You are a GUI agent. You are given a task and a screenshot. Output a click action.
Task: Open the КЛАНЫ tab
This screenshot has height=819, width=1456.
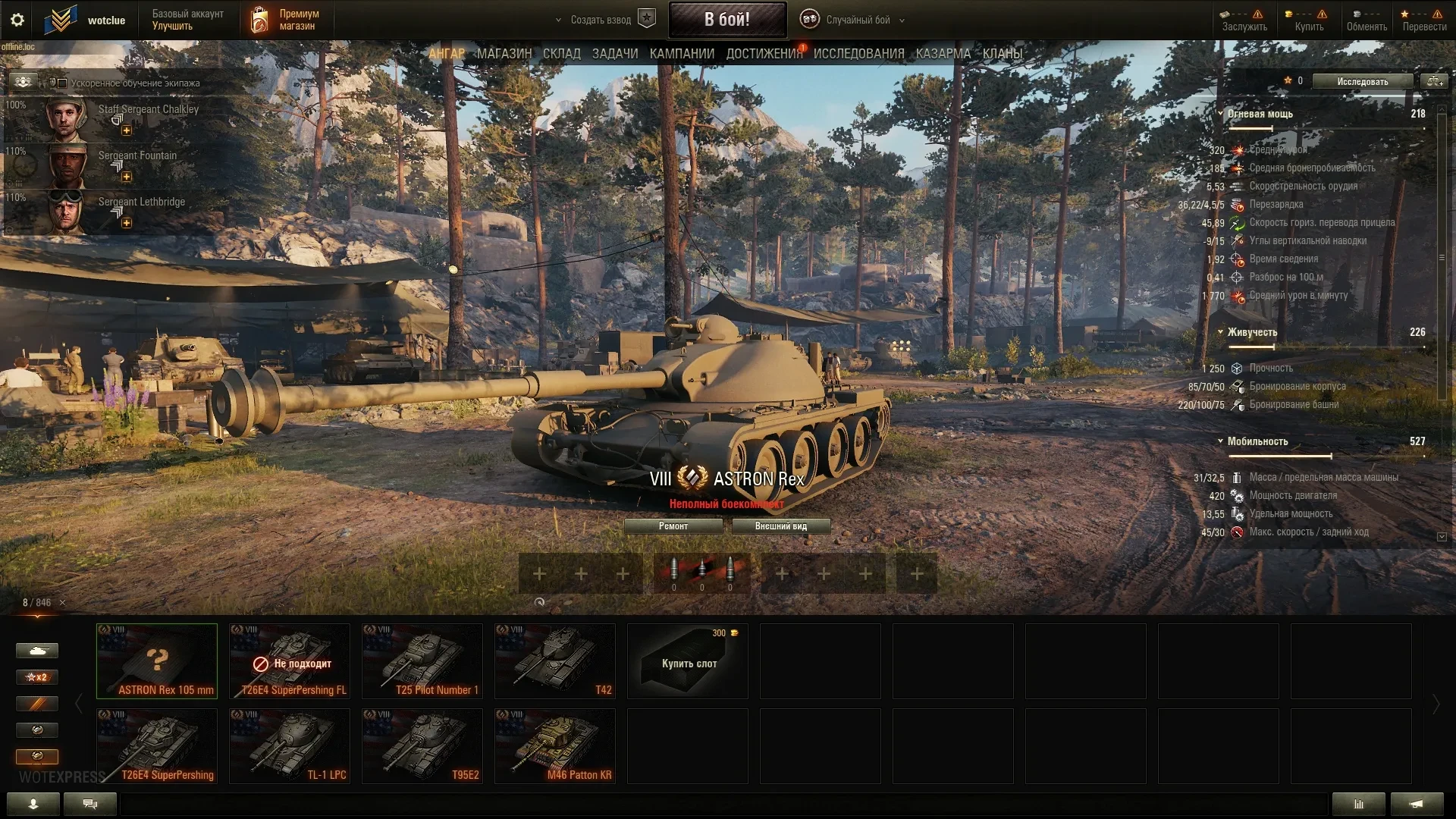point(1002,54)
